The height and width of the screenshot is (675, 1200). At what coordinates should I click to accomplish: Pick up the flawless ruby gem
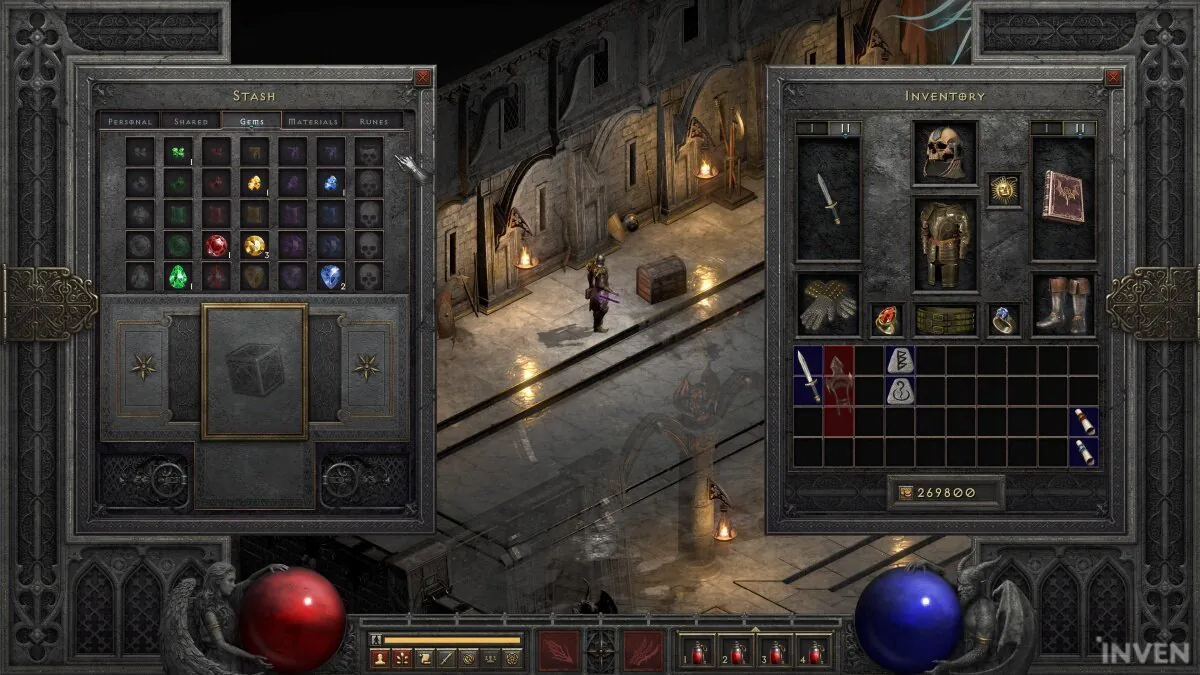pyautogui.click(x=216, y=246)
